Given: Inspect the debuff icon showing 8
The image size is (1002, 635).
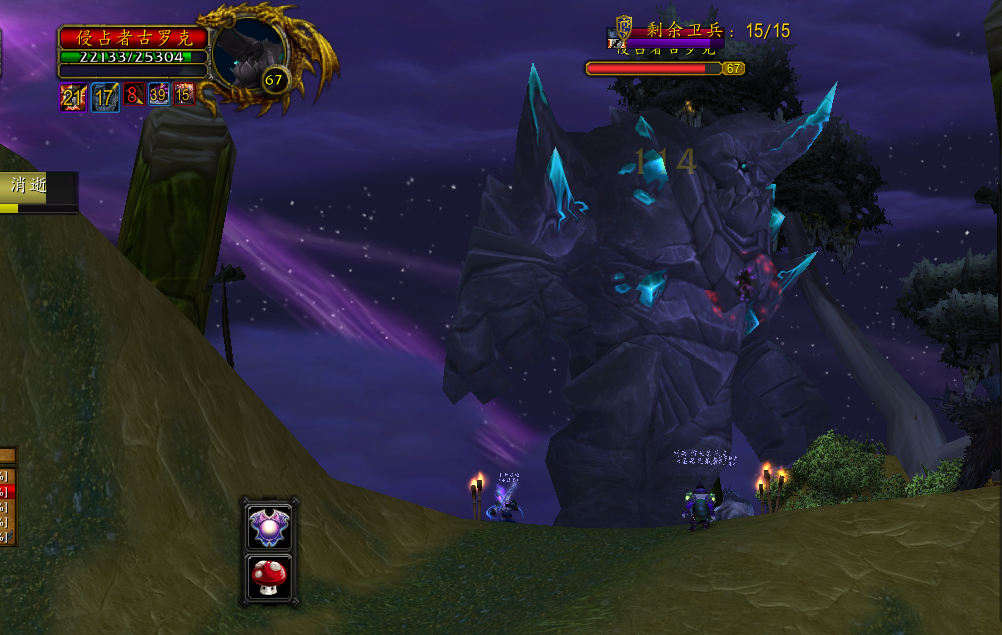Looking at the screenshot, I should coord(133,95).
